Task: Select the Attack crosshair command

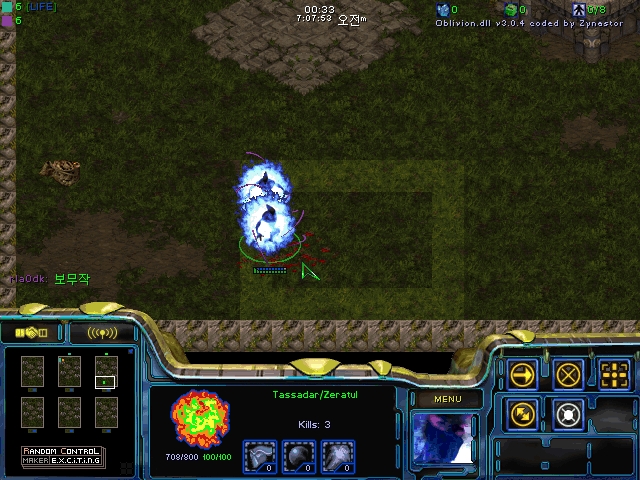Action: 614,374
